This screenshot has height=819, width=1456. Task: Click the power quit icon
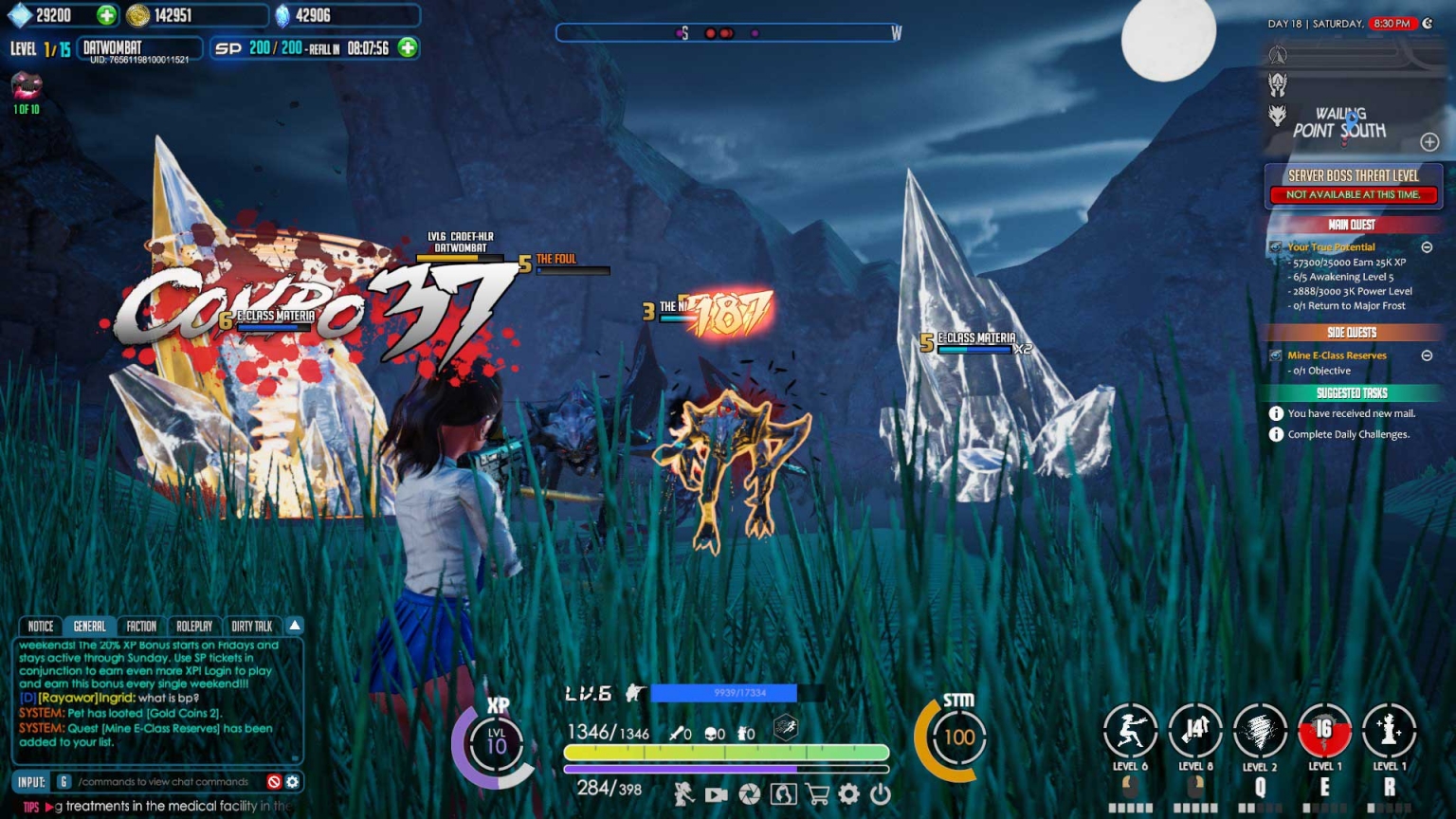point(881,793)
